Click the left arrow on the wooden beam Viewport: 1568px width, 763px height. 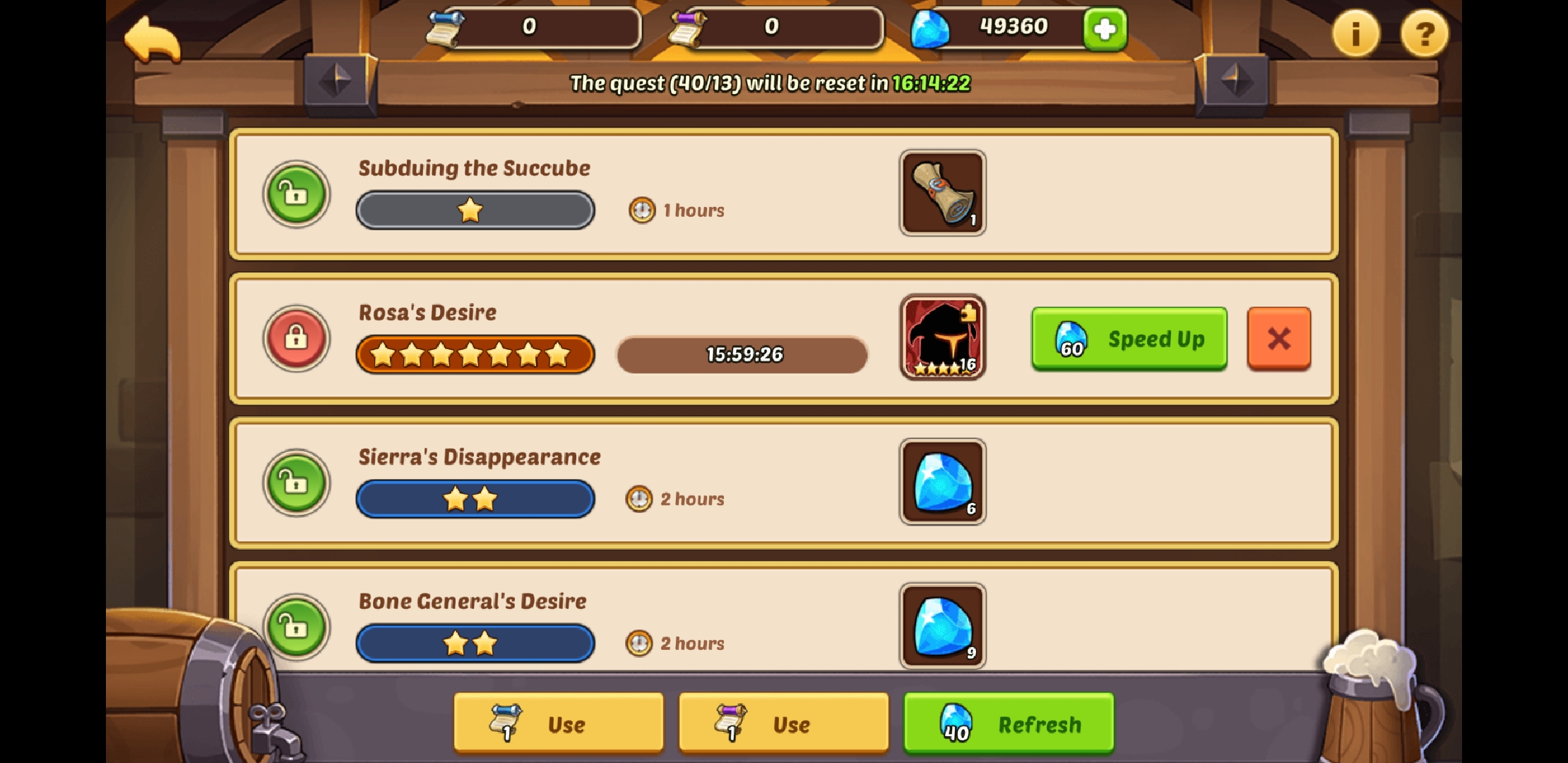pos(338,80)
